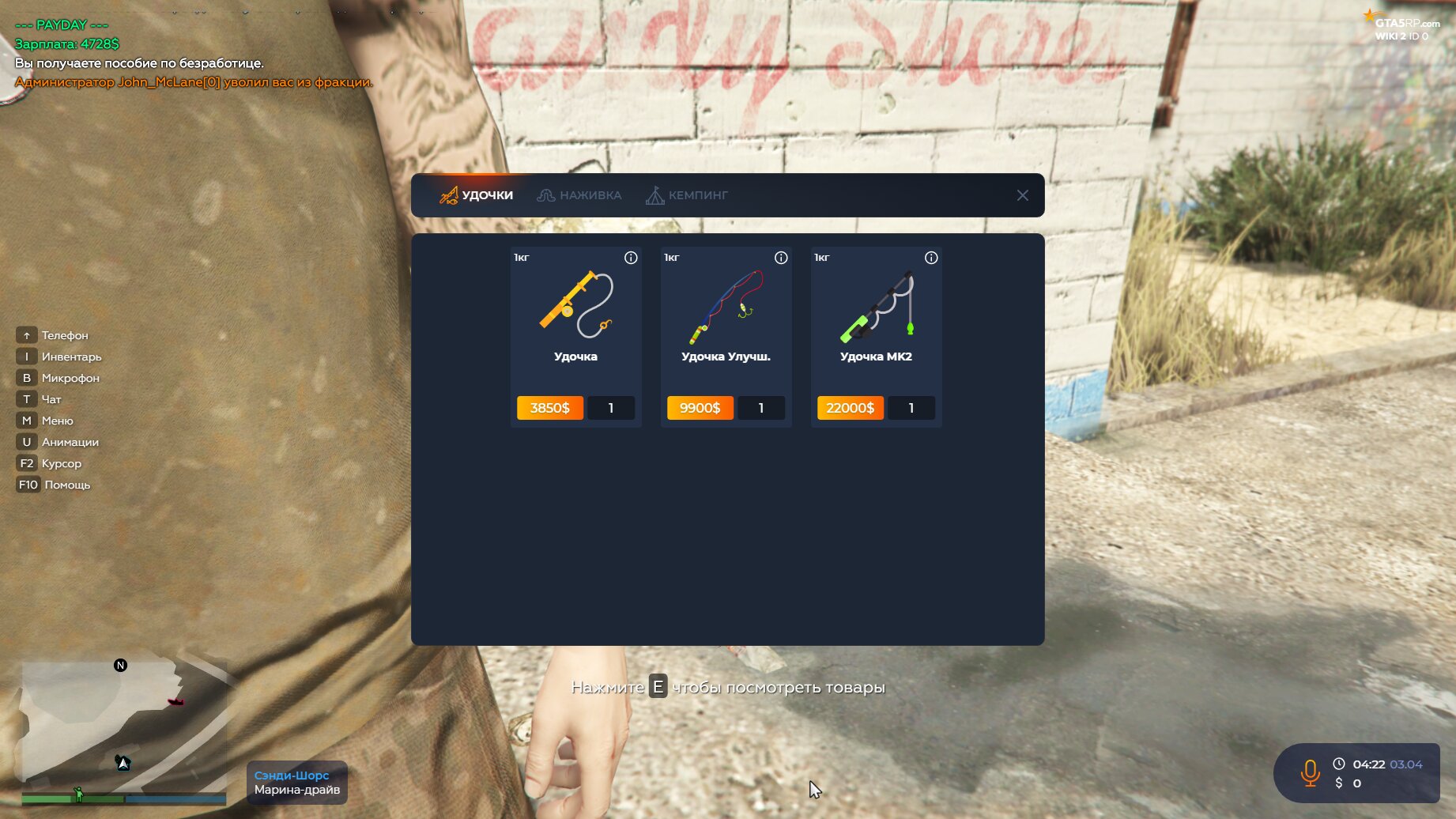
Task: Toggle the microphone icon
Action: click(1310, 772)
